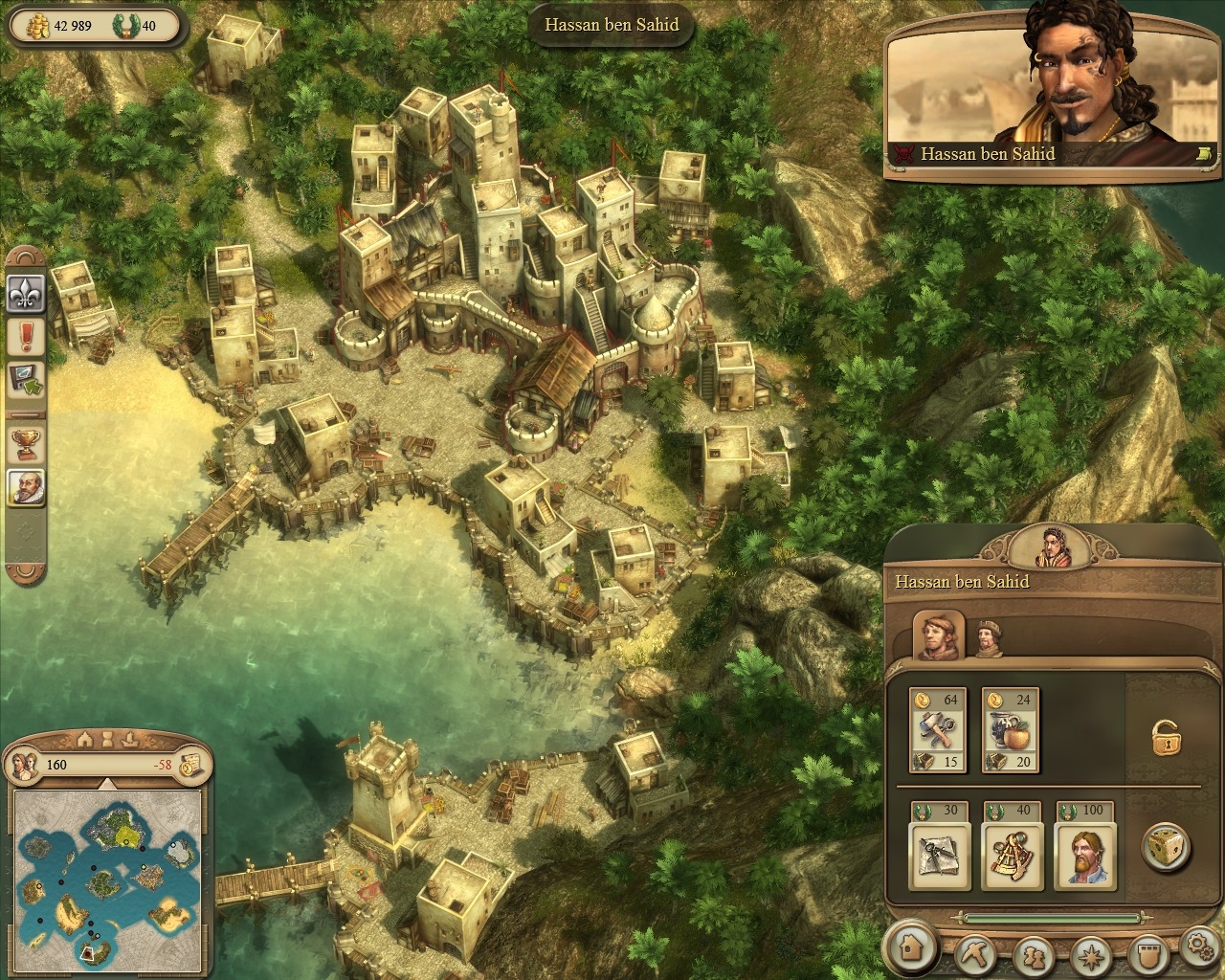Open the trophy achievements button
The height and width of the screenshot is (980, 1225).
coord(27,443)
